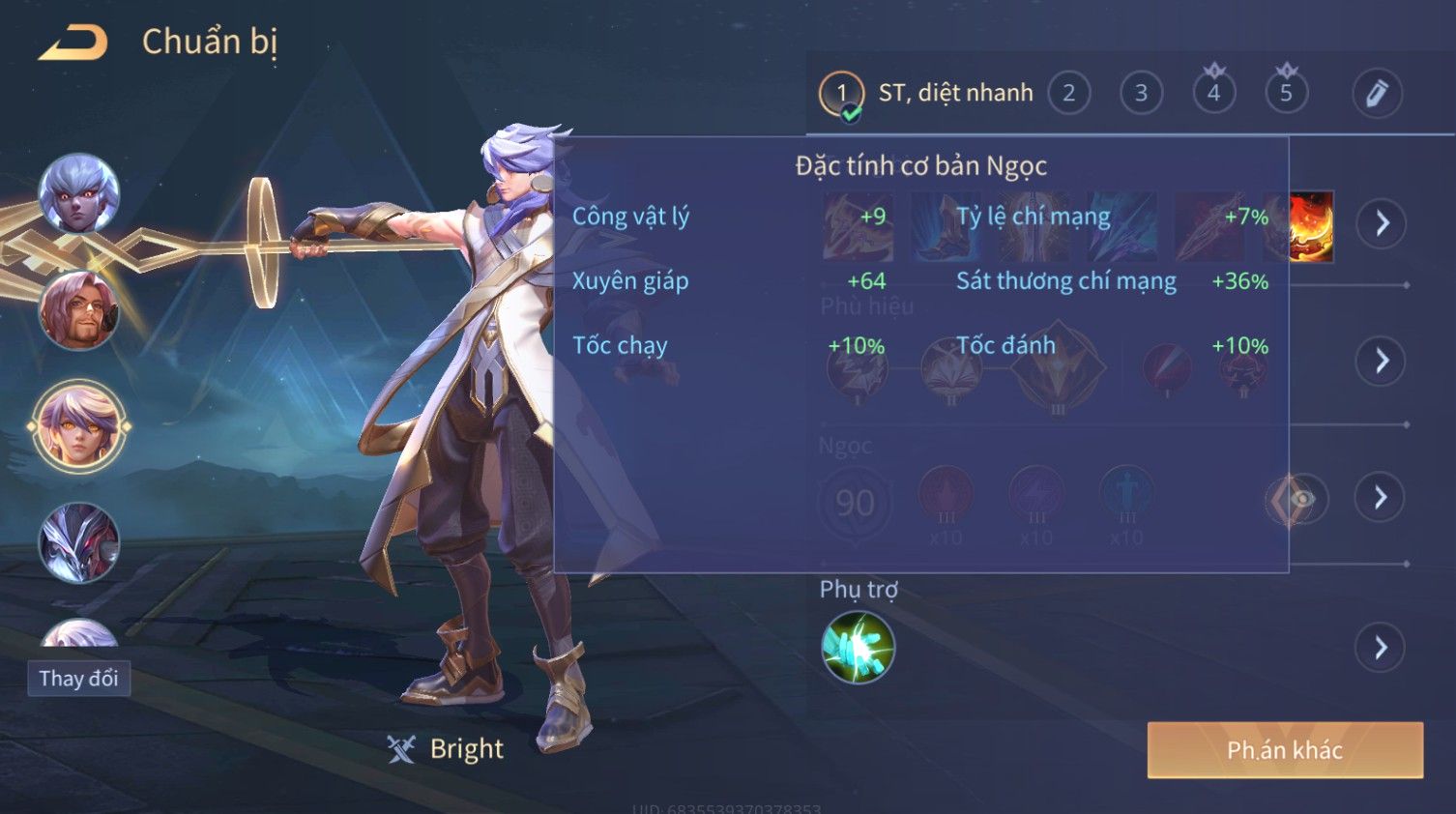The image size is (1456, 814).
Task: Pick the bearded hero portrait
Action: tap(79, 310)
